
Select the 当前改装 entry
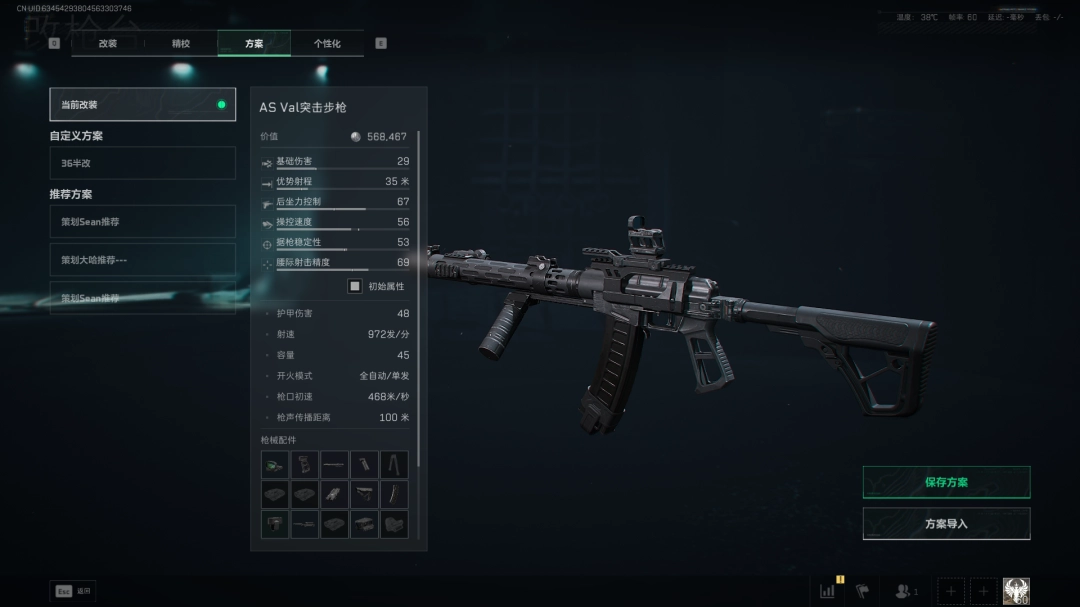pos(142,104)
